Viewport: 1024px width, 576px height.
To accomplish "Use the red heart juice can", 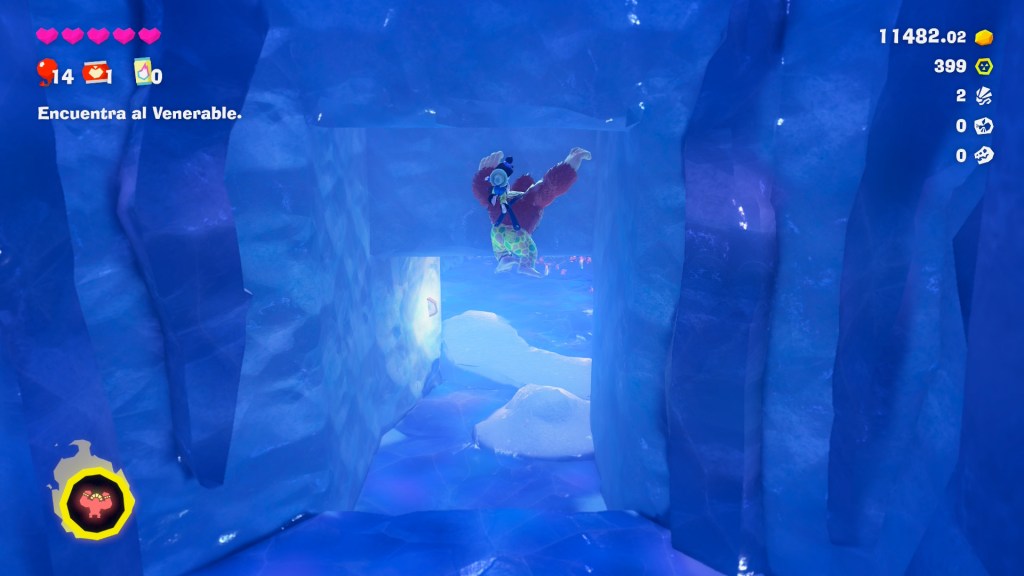I will 95,72.
